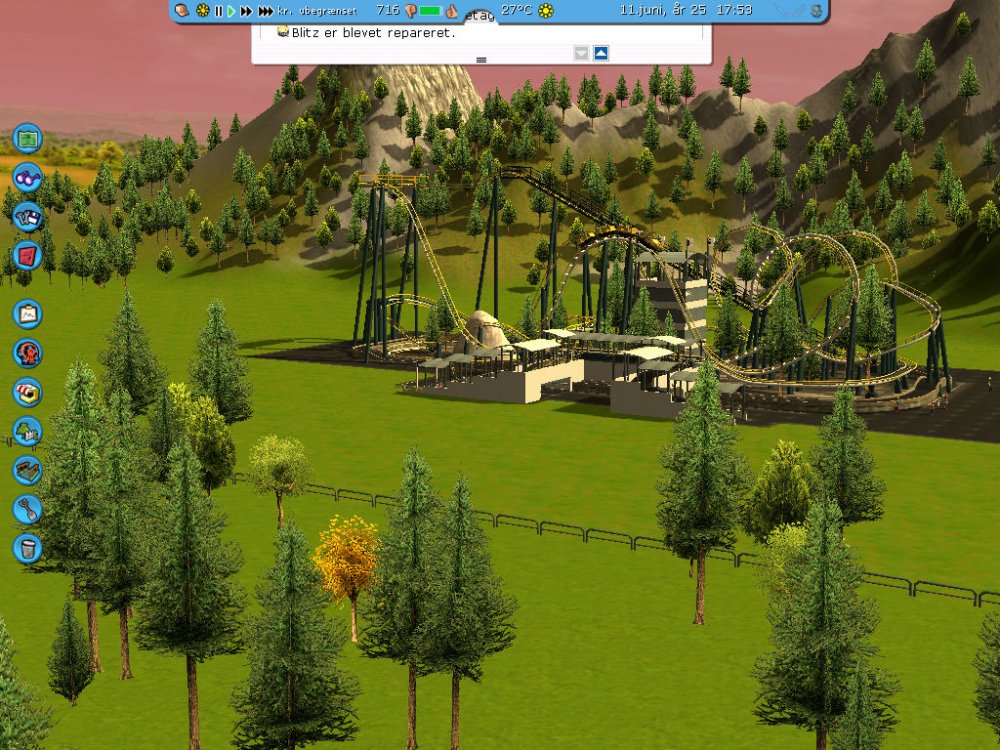Click the blue up arrow in message panel
This screenshot has height=750, width=1000.
tap(601, 53)
